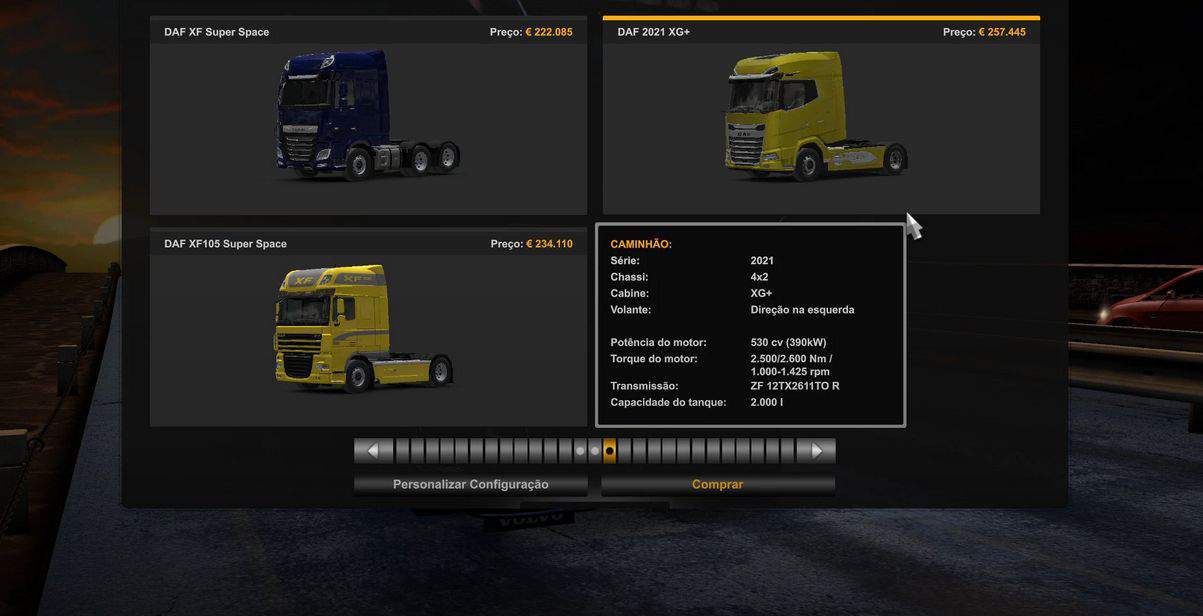1203x616 pixels.
Task: Select the DAF XF Super Space truck
Action: pyautogui.click(x=368, y=116)
